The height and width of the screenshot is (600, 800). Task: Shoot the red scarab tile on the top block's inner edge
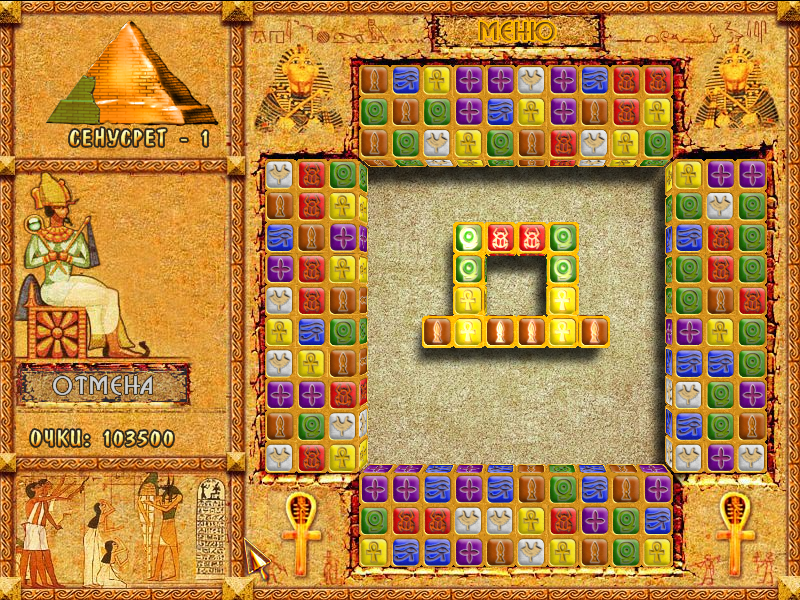click(563, 142)
